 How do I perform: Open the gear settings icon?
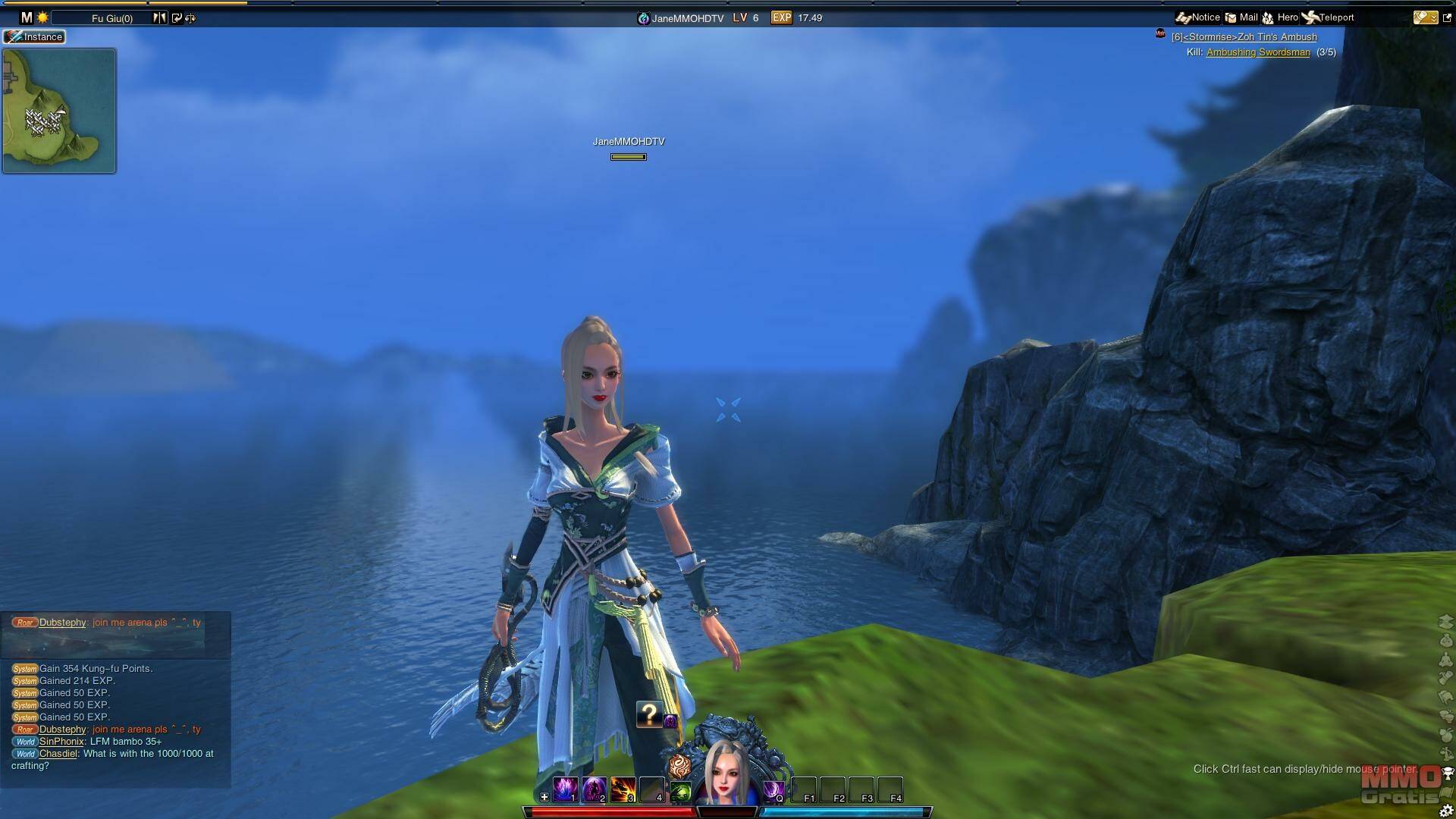[1445, 811]
